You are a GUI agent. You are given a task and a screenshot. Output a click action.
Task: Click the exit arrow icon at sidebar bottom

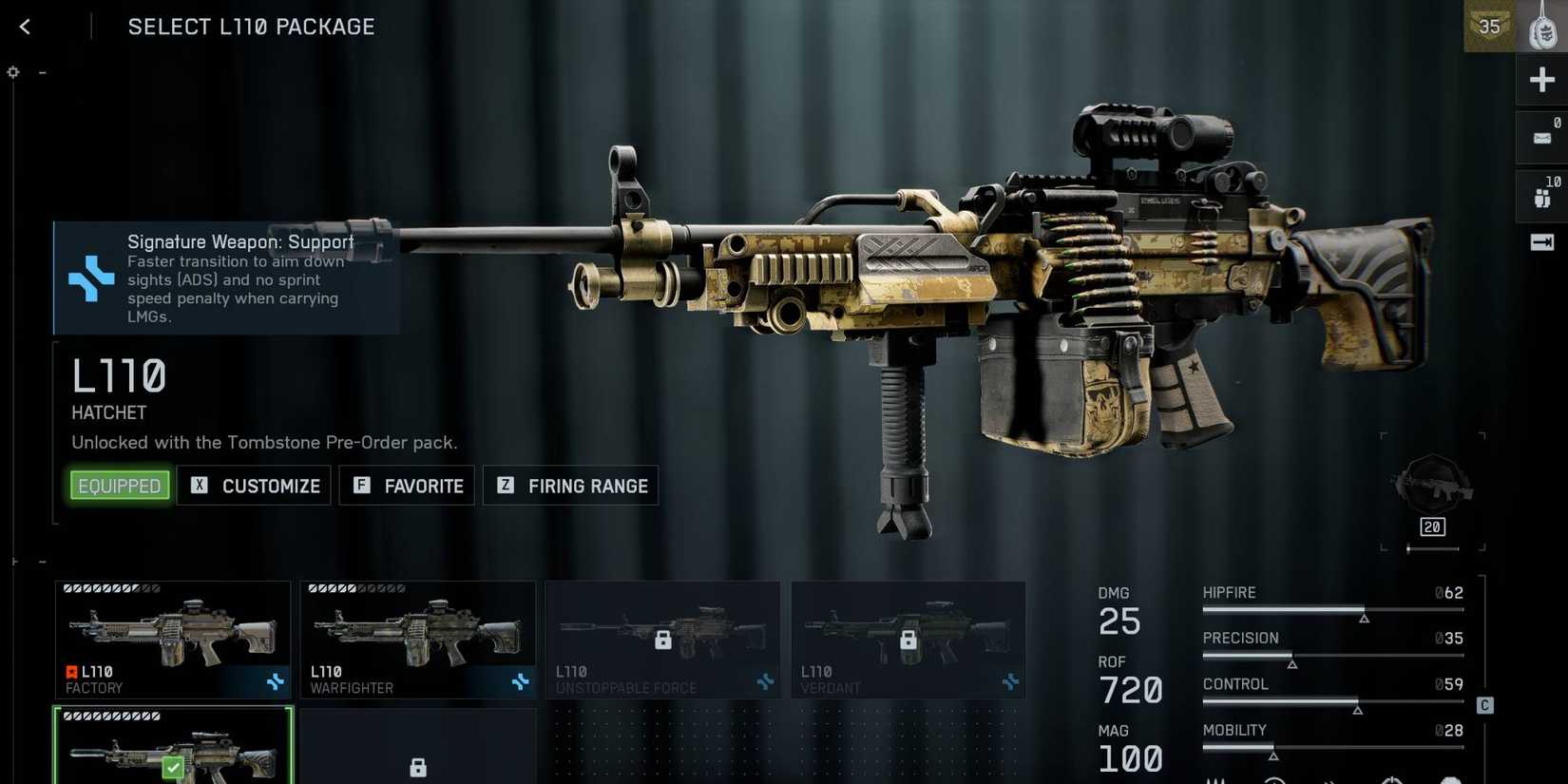point(1541,242)
